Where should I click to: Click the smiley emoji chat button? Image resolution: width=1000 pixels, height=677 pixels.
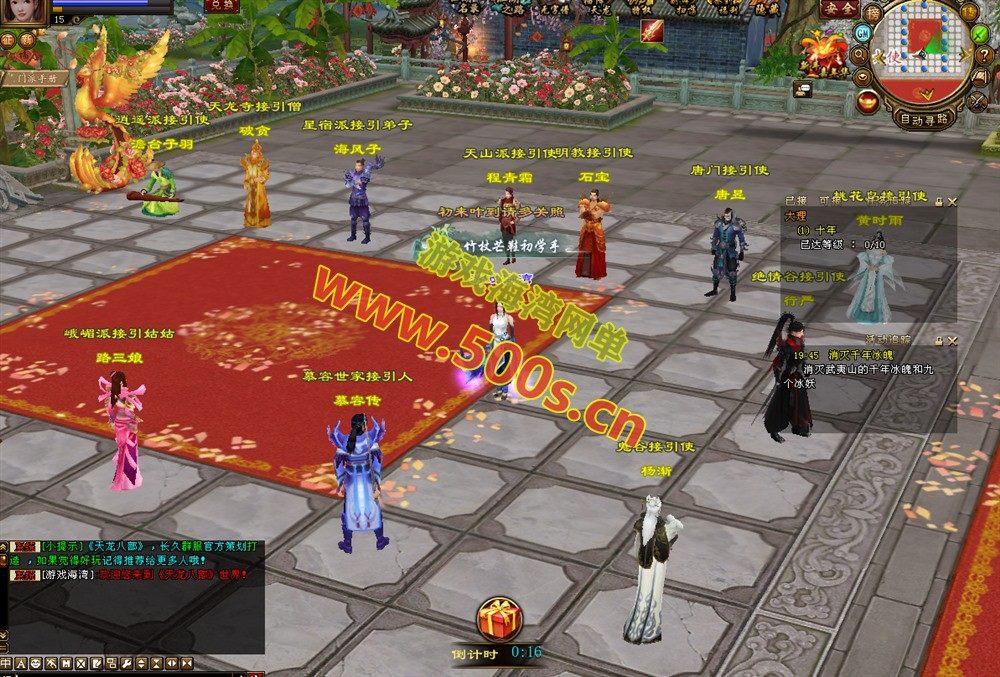point(36,662)
